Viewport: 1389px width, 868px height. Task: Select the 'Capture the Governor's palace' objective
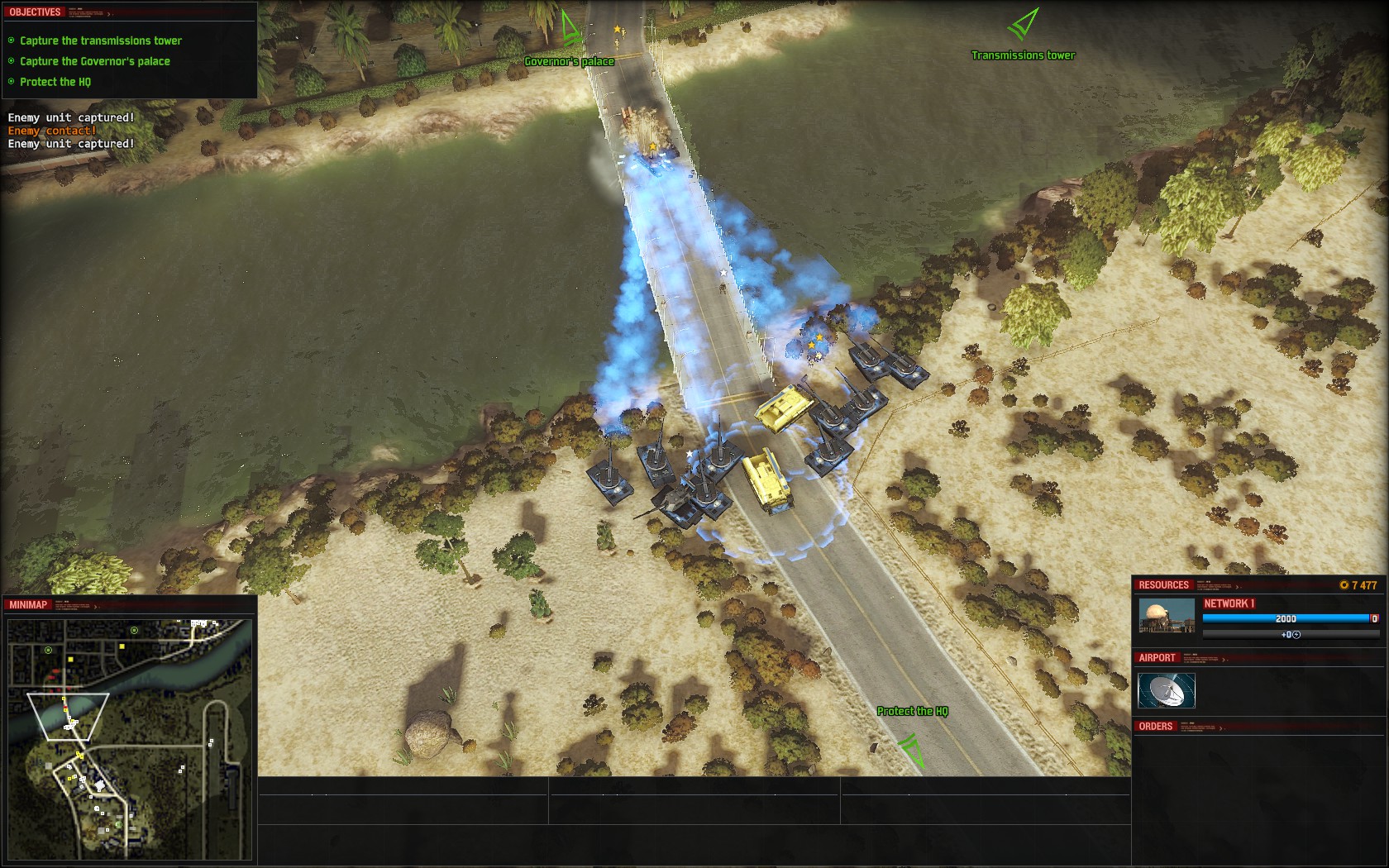click(x=94, y=61)
